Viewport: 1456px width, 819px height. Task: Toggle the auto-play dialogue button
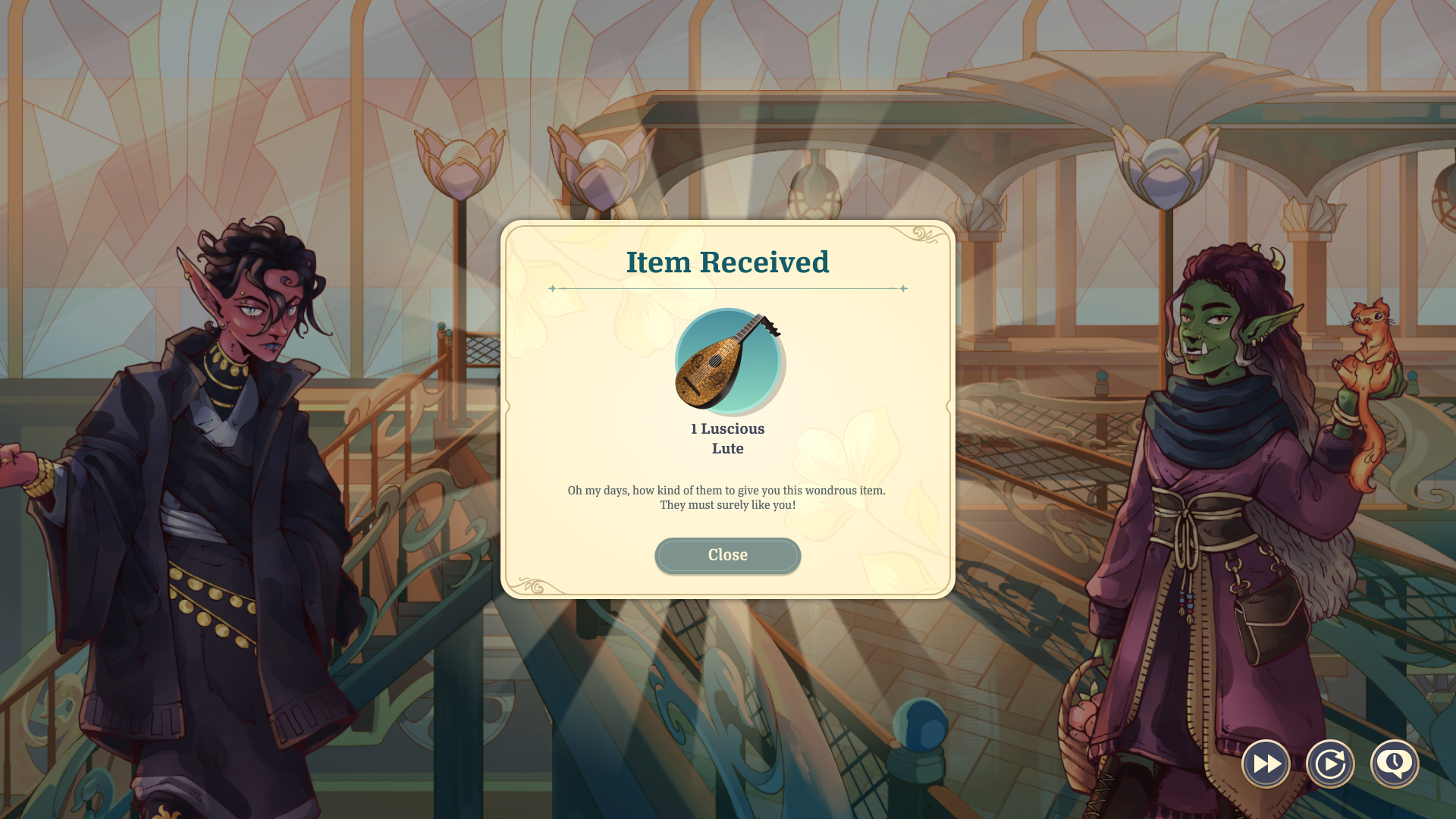(x=1330, y=764)
